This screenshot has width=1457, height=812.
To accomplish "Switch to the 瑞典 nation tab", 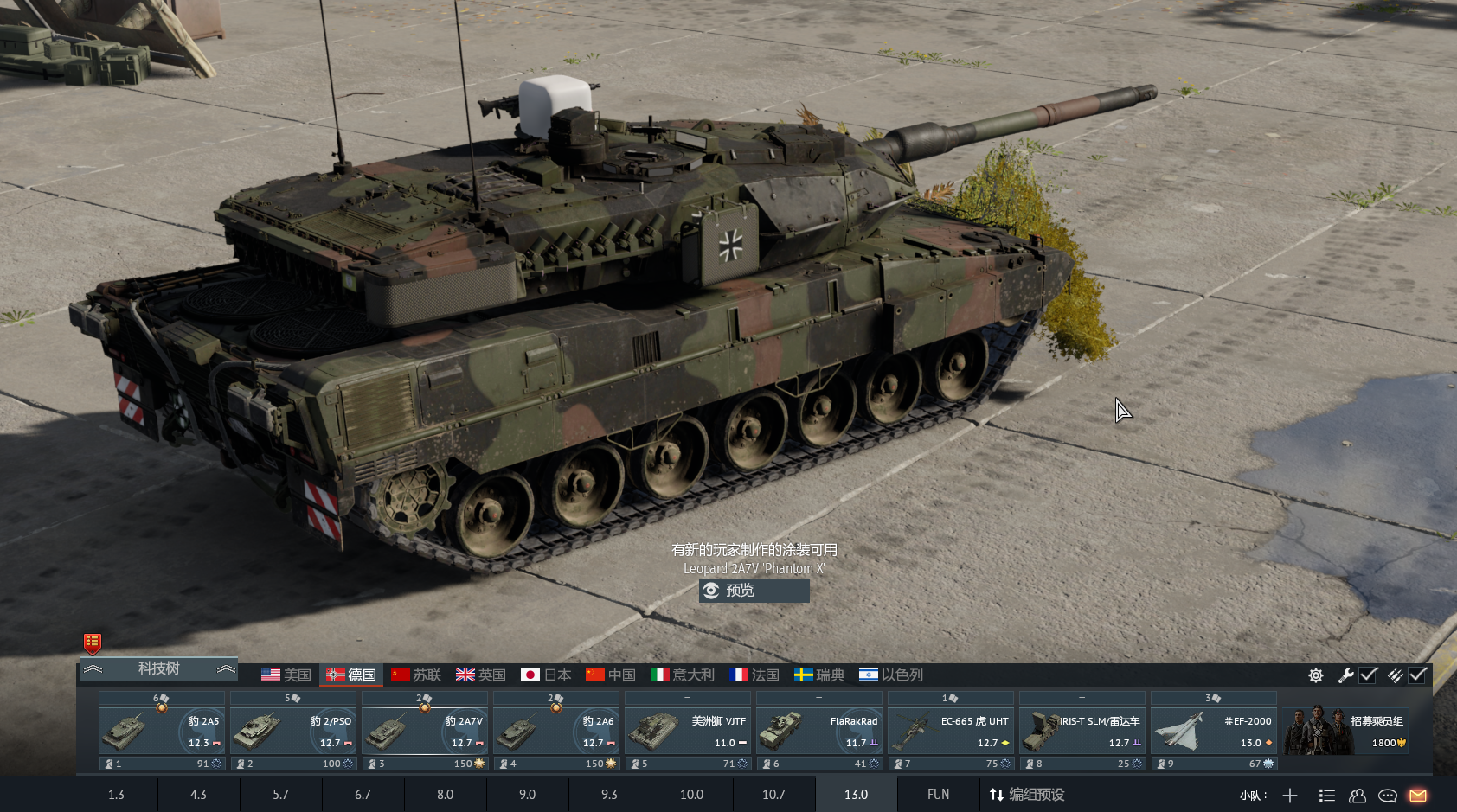I will [x=819, y=675].
